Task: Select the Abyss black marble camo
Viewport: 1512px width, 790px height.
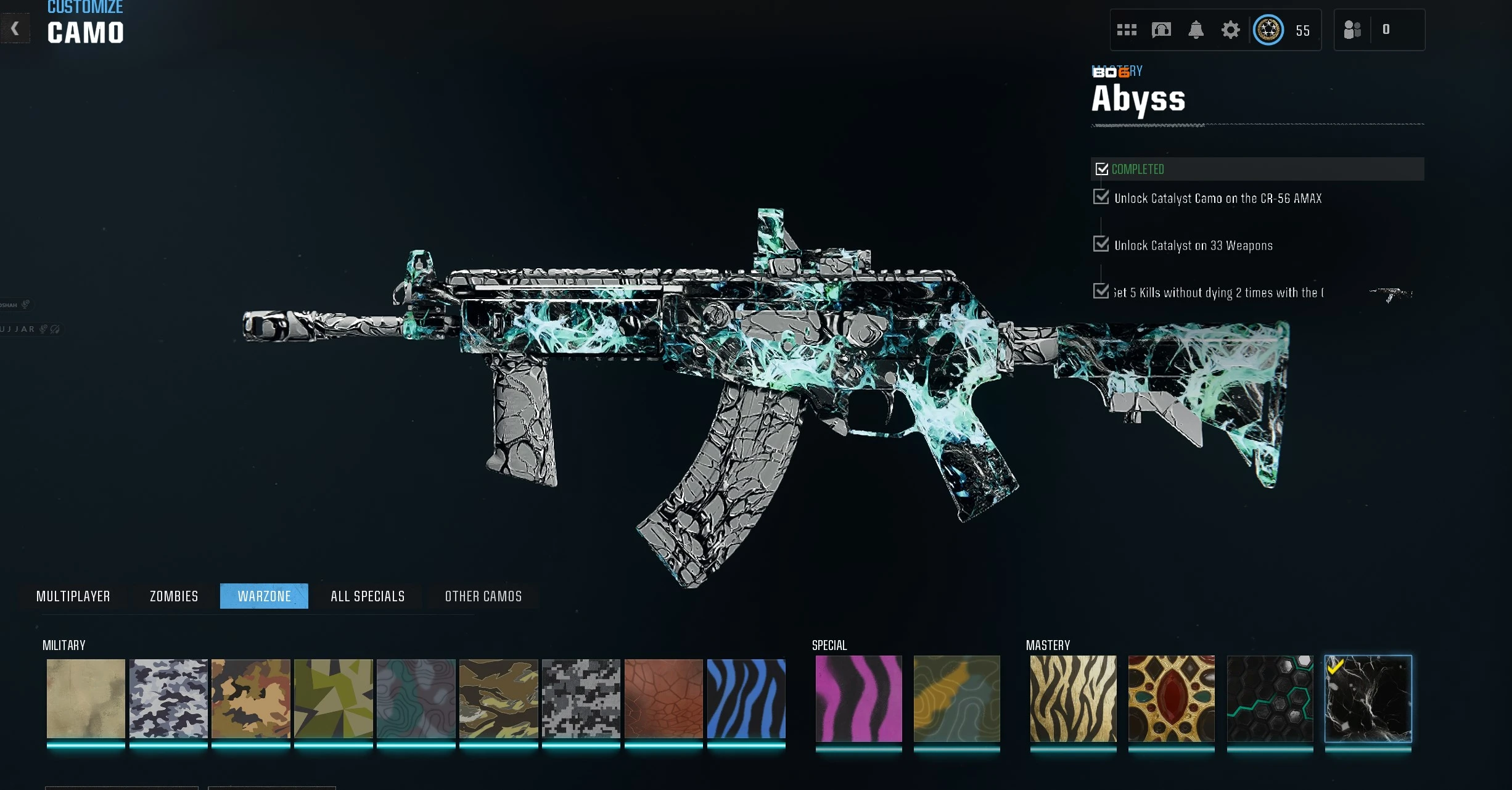Action: tap(1368, 699)
